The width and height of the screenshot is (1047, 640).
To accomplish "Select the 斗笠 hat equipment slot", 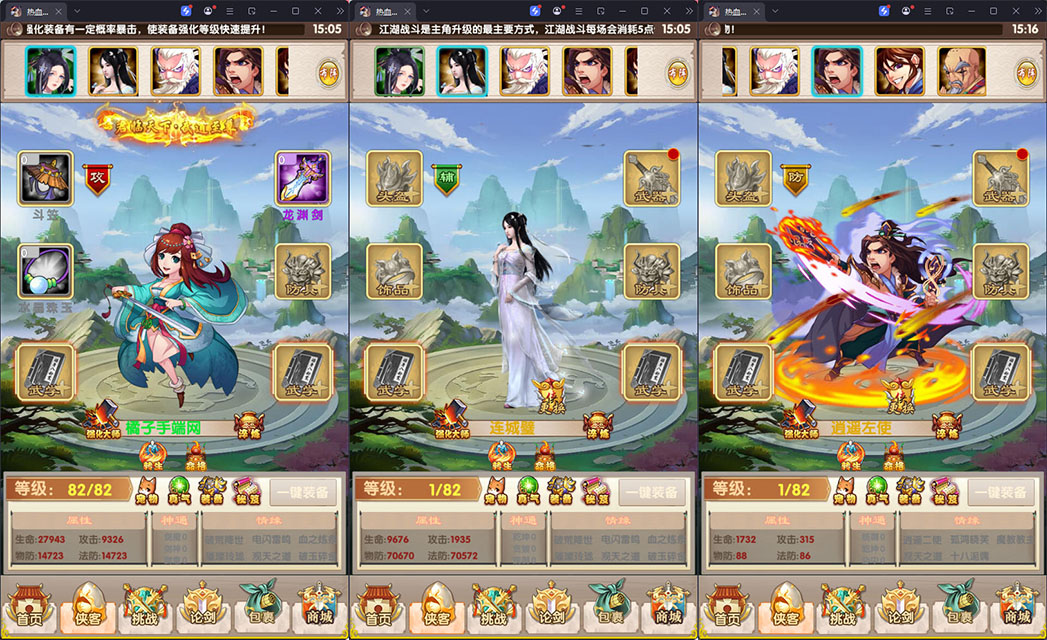I will pyautogui.click(x=45, y=179).
